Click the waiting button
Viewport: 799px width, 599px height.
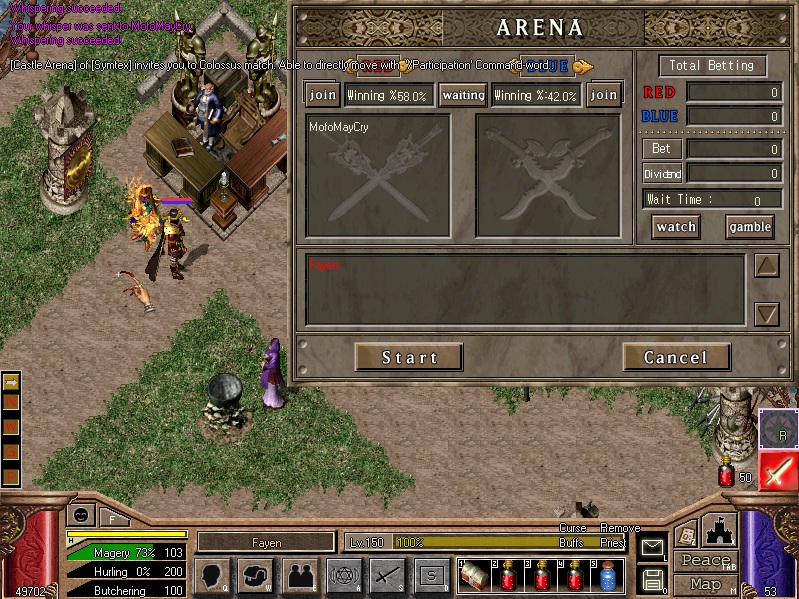pyautogui.click(x=463, y=95)
